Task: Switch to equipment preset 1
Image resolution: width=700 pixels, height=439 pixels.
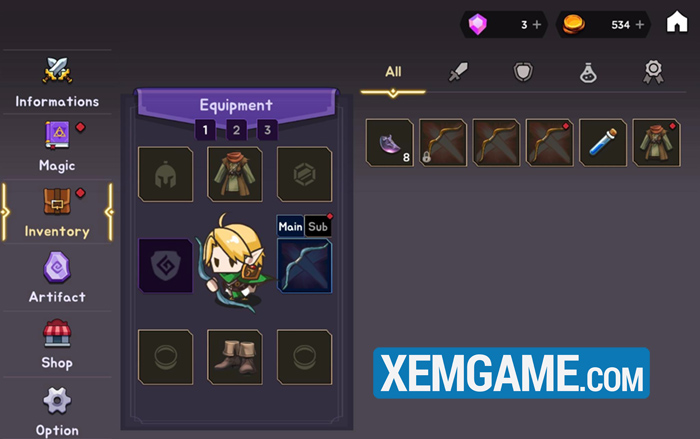Action: pos(205,130)
